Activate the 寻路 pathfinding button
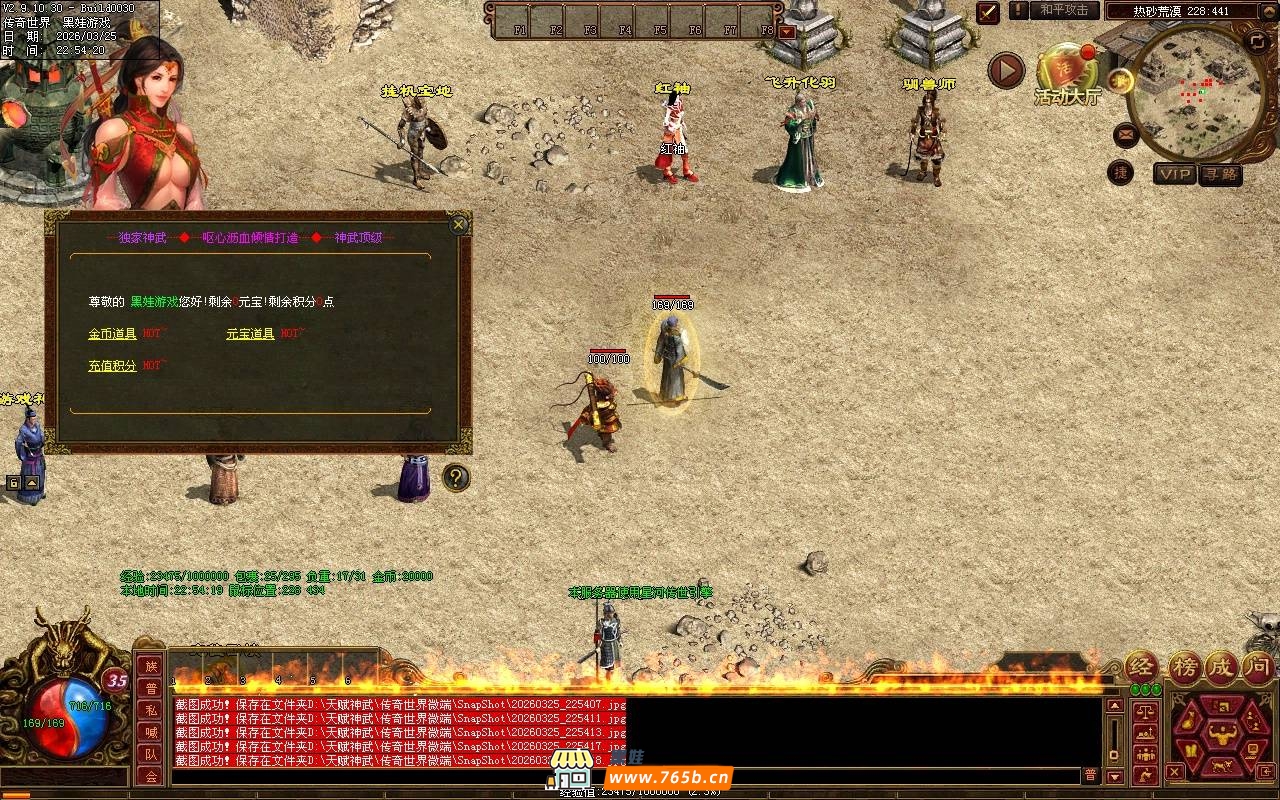Viewport: 1280px width, 800px height. pyautogui.click(x=1220, y=174)
